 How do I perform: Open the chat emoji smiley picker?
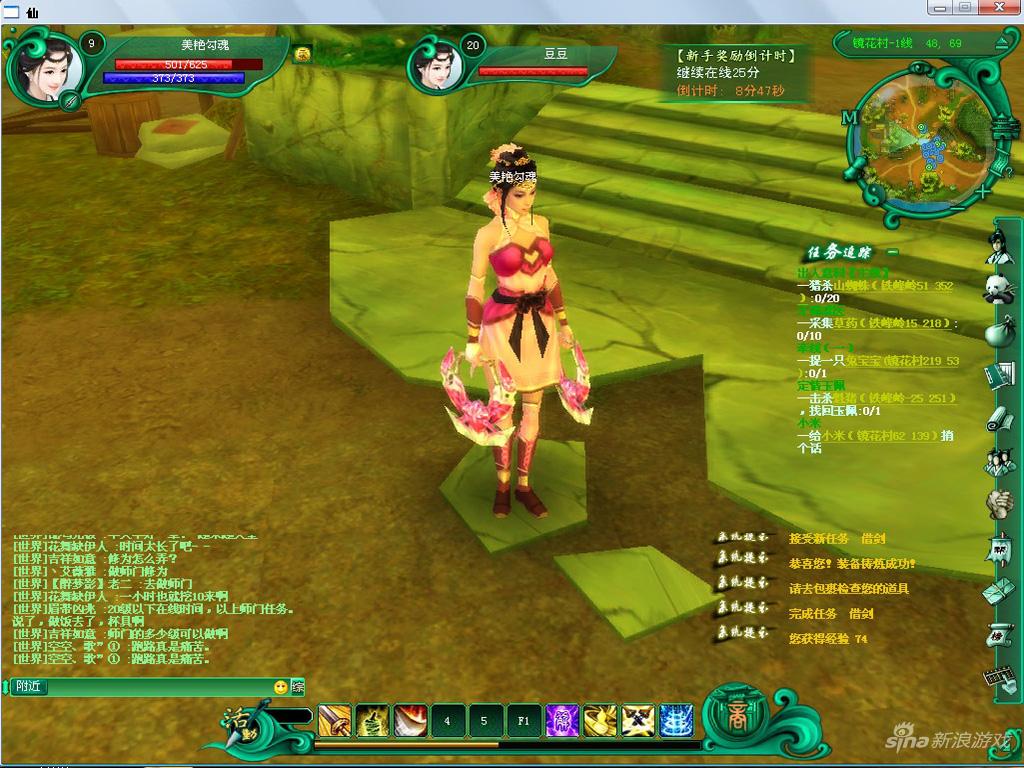tap(281, 687)
